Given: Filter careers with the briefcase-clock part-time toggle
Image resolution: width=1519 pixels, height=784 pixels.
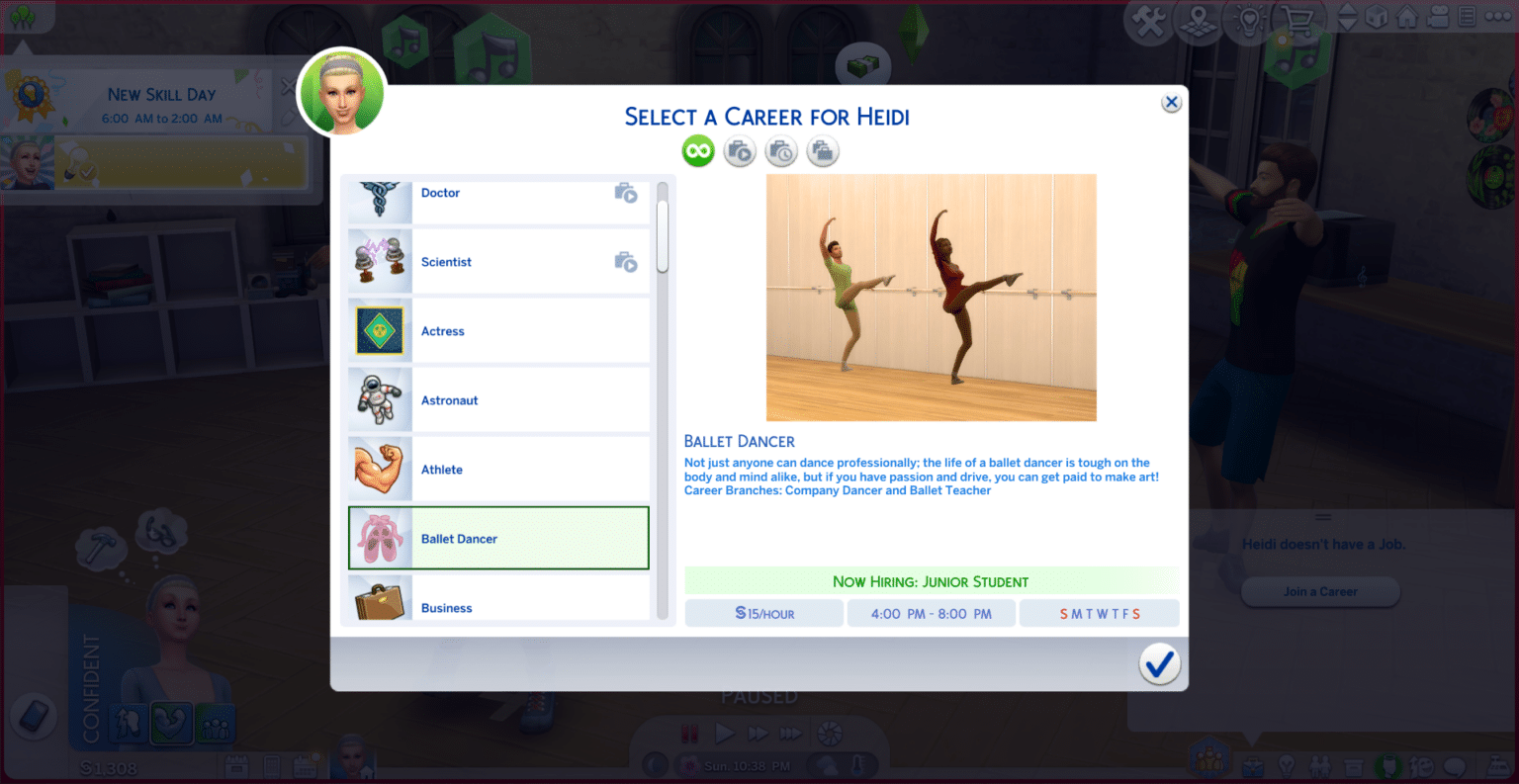Looking at the screenshot, I should [x=781, y=150].
